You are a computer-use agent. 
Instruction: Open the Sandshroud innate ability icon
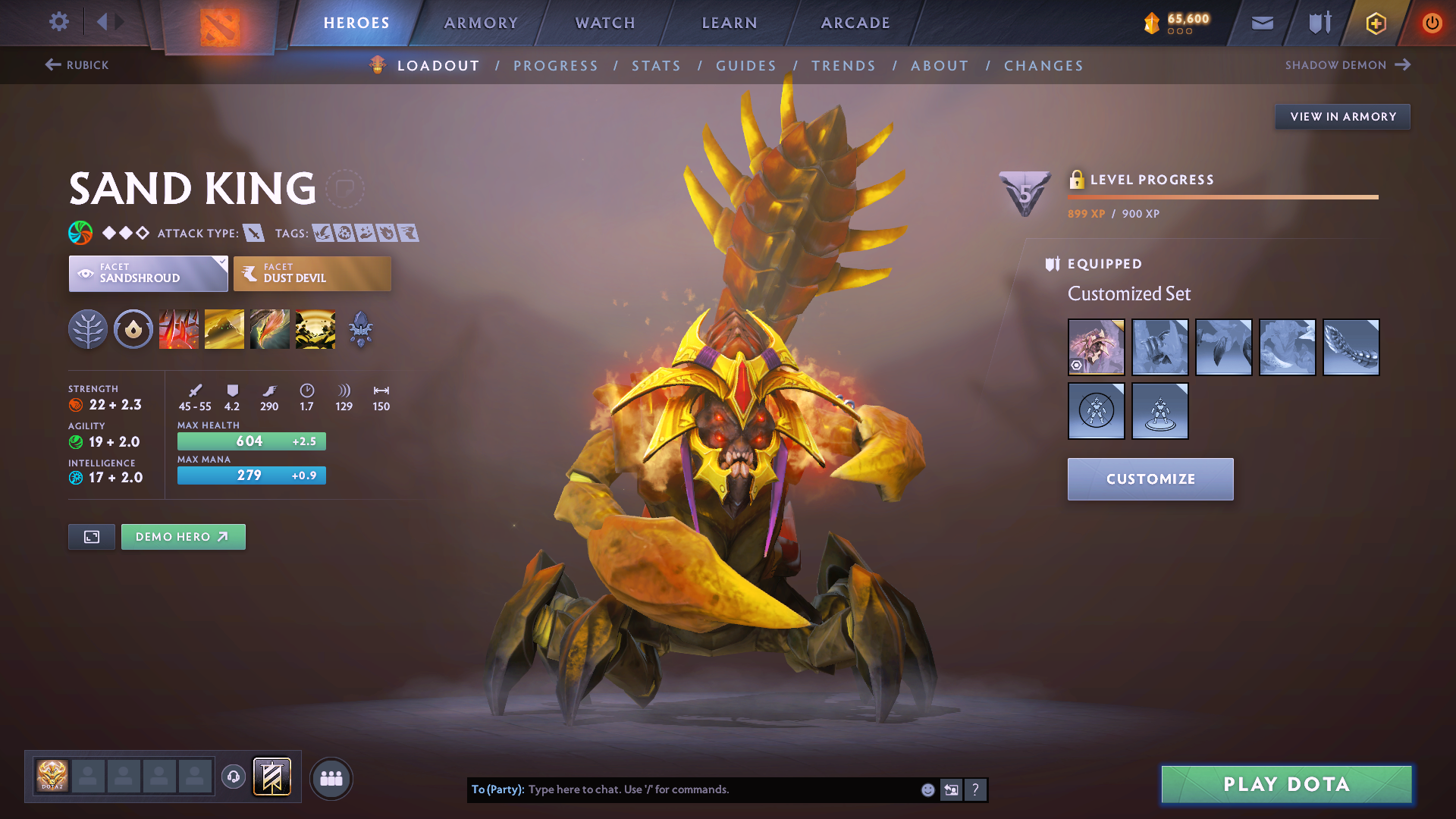[133, 329]
